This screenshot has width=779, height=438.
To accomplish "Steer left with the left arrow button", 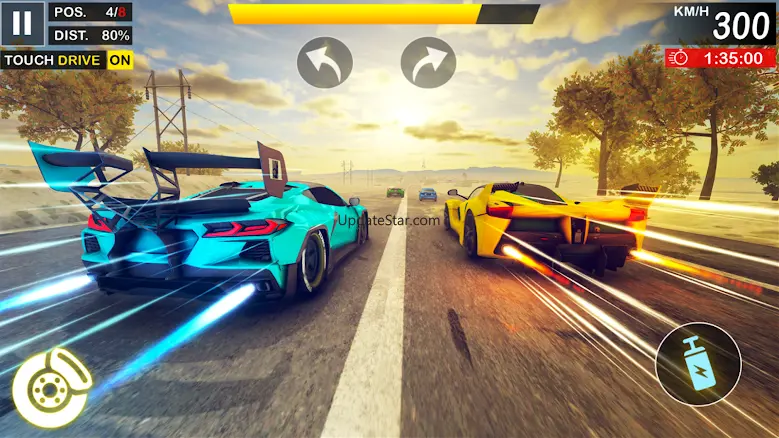I will coord(325,62).
